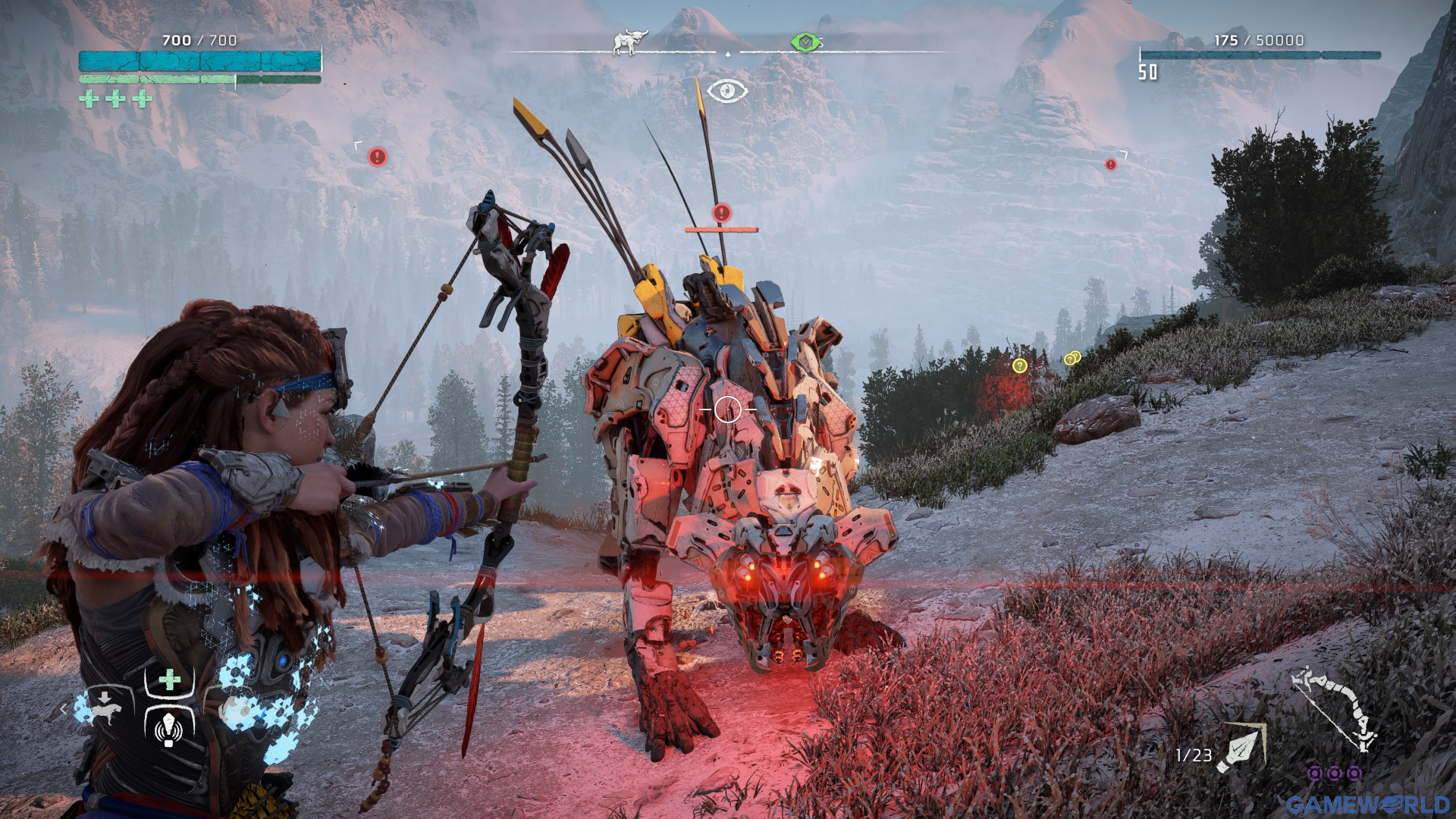Click the purple weapon modification dots
1456x819 pixels.
(x=1335, y=773)
